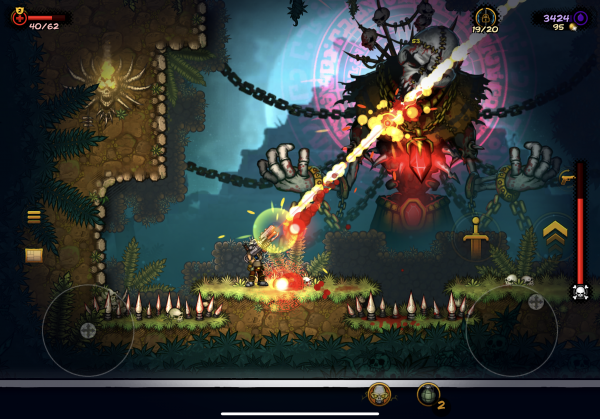Viewport: 600px width, 419px height.
Task: Tap the left movement joystick
Action: [88, 330]
